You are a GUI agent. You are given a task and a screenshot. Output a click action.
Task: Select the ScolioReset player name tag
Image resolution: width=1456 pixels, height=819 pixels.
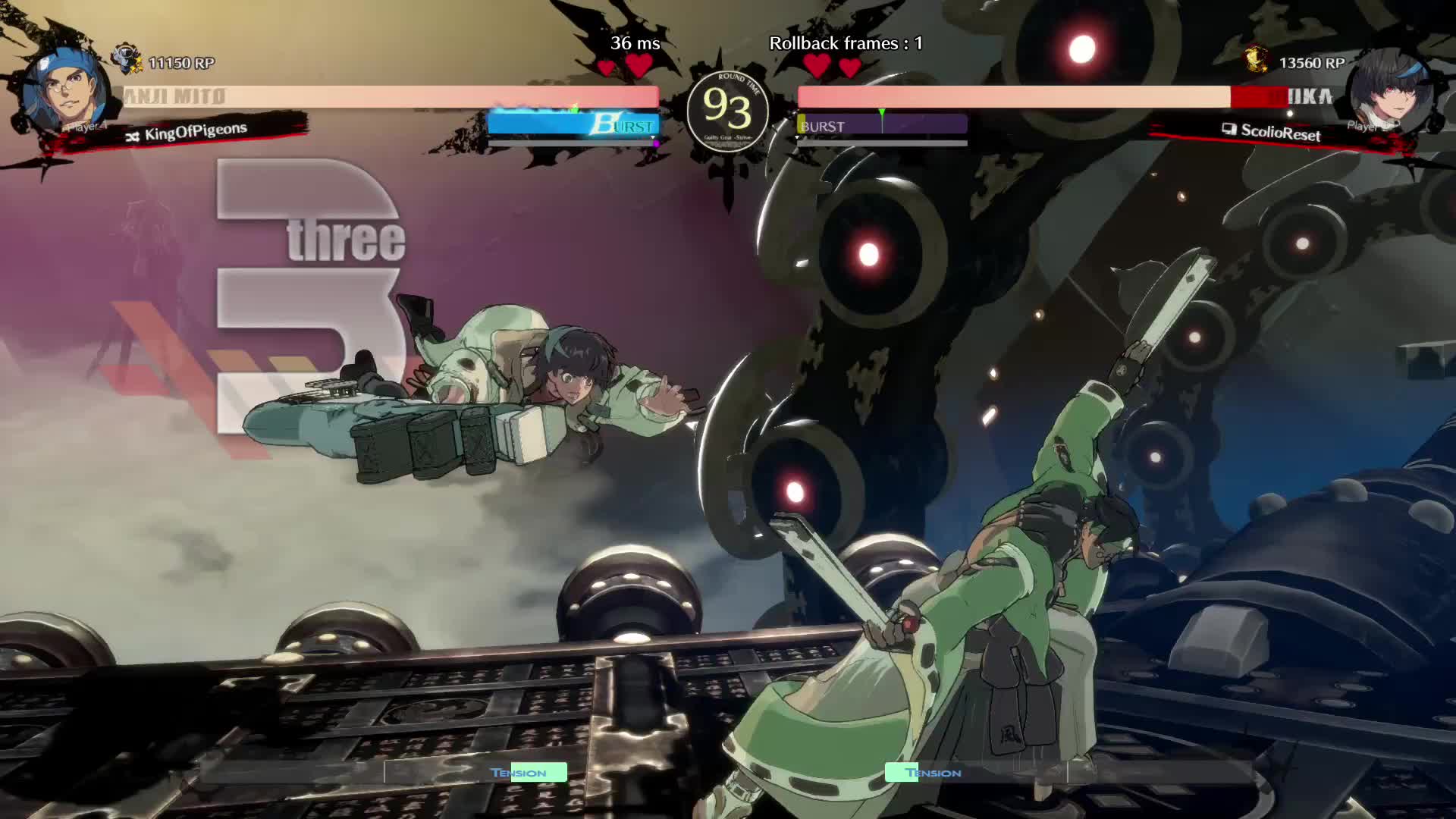[1280, 133]
